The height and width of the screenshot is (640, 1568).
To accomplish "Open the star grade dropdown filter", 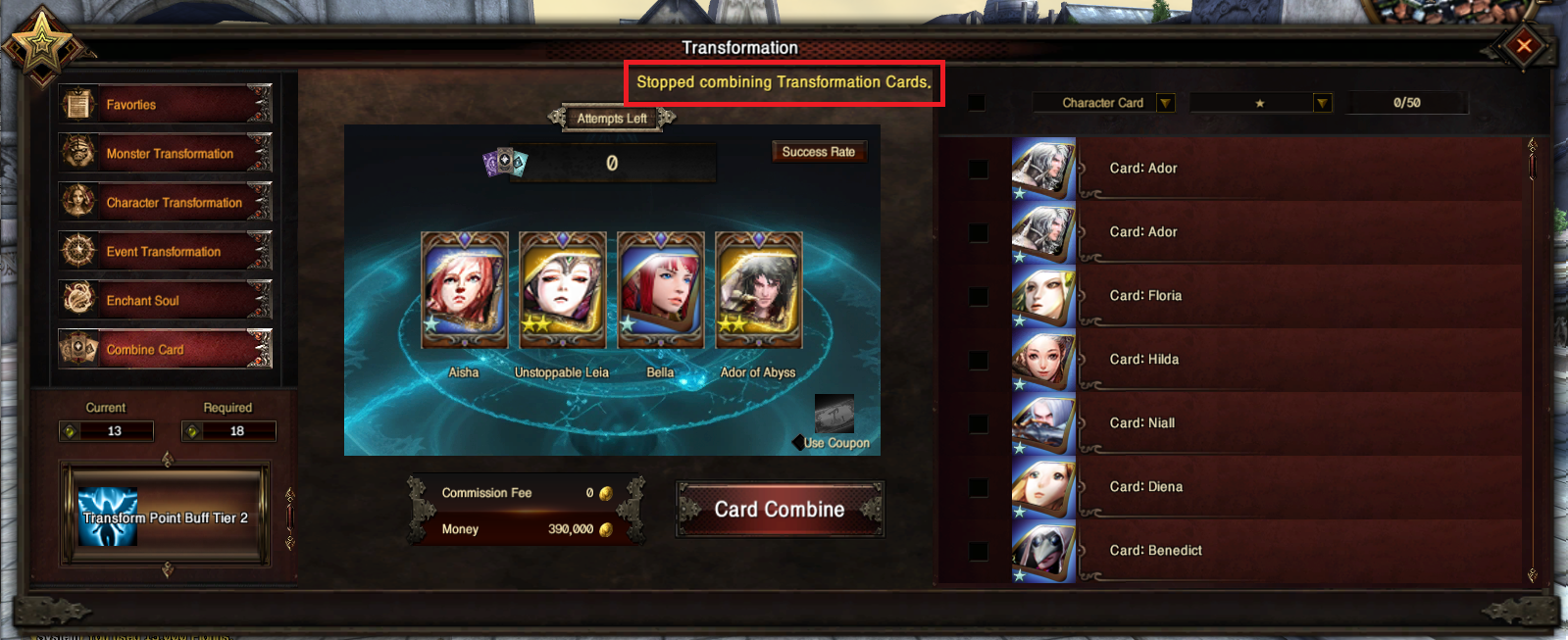I will [1322, 103].
